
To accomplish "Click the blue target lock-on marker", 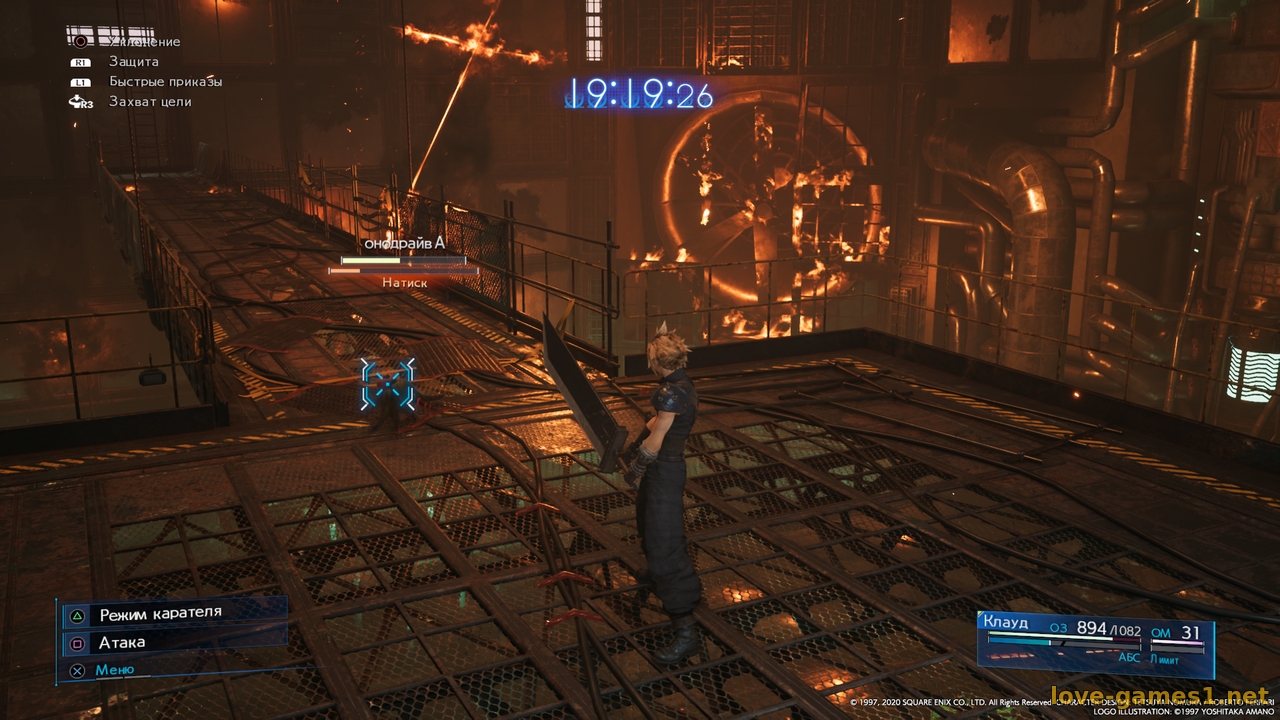I will (387, 385).
